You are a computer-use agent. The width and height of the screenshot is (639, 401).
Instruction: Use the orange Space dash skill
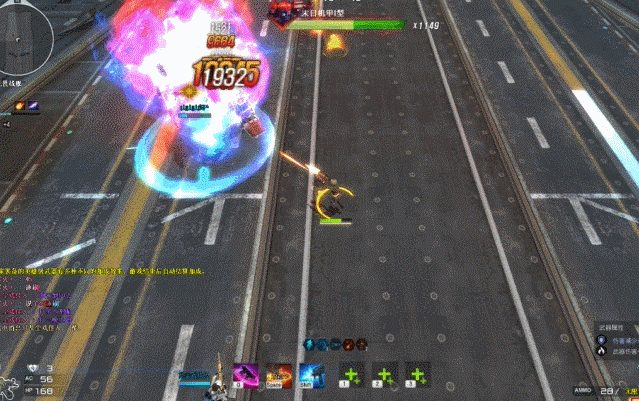click(x=279, y=375)
